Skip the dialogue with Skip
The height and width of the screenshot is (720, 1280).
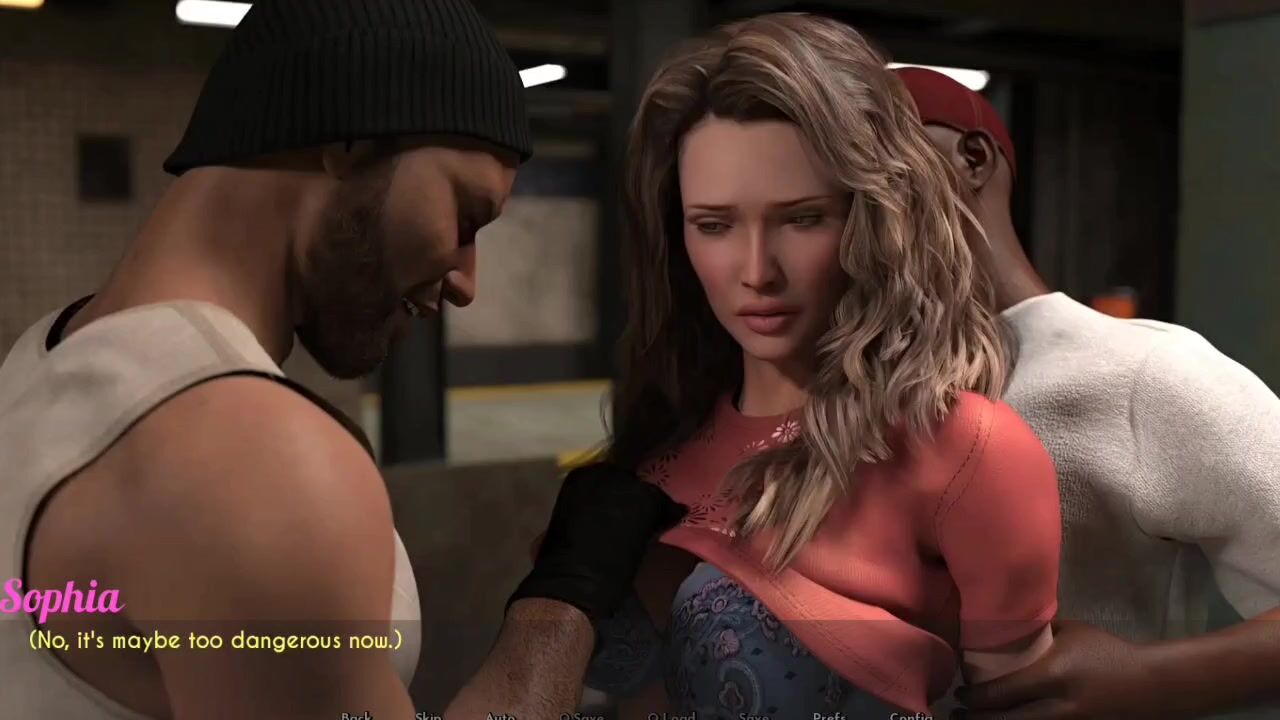[428, 715]
